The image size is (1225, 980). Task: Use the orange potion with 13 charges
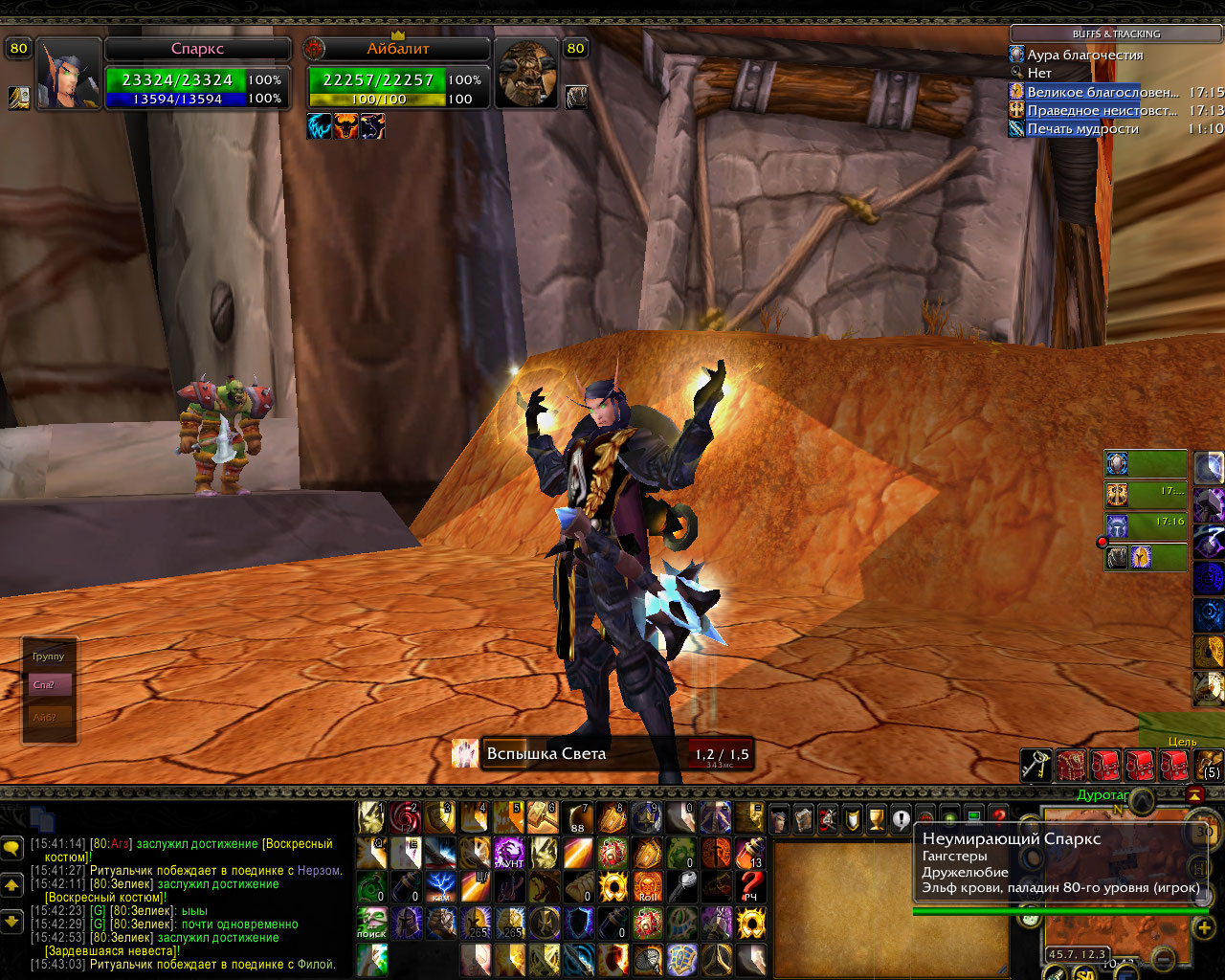coord(751,852)
